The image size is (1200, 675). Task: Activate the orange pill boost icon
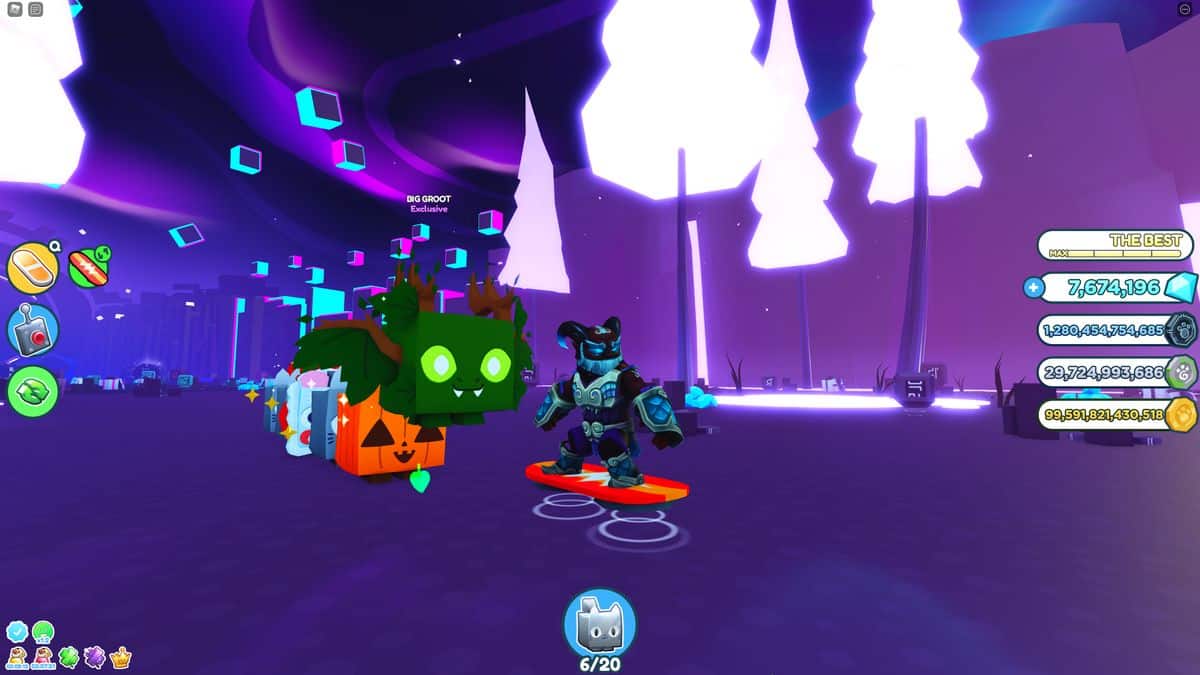tap(33, 267)
